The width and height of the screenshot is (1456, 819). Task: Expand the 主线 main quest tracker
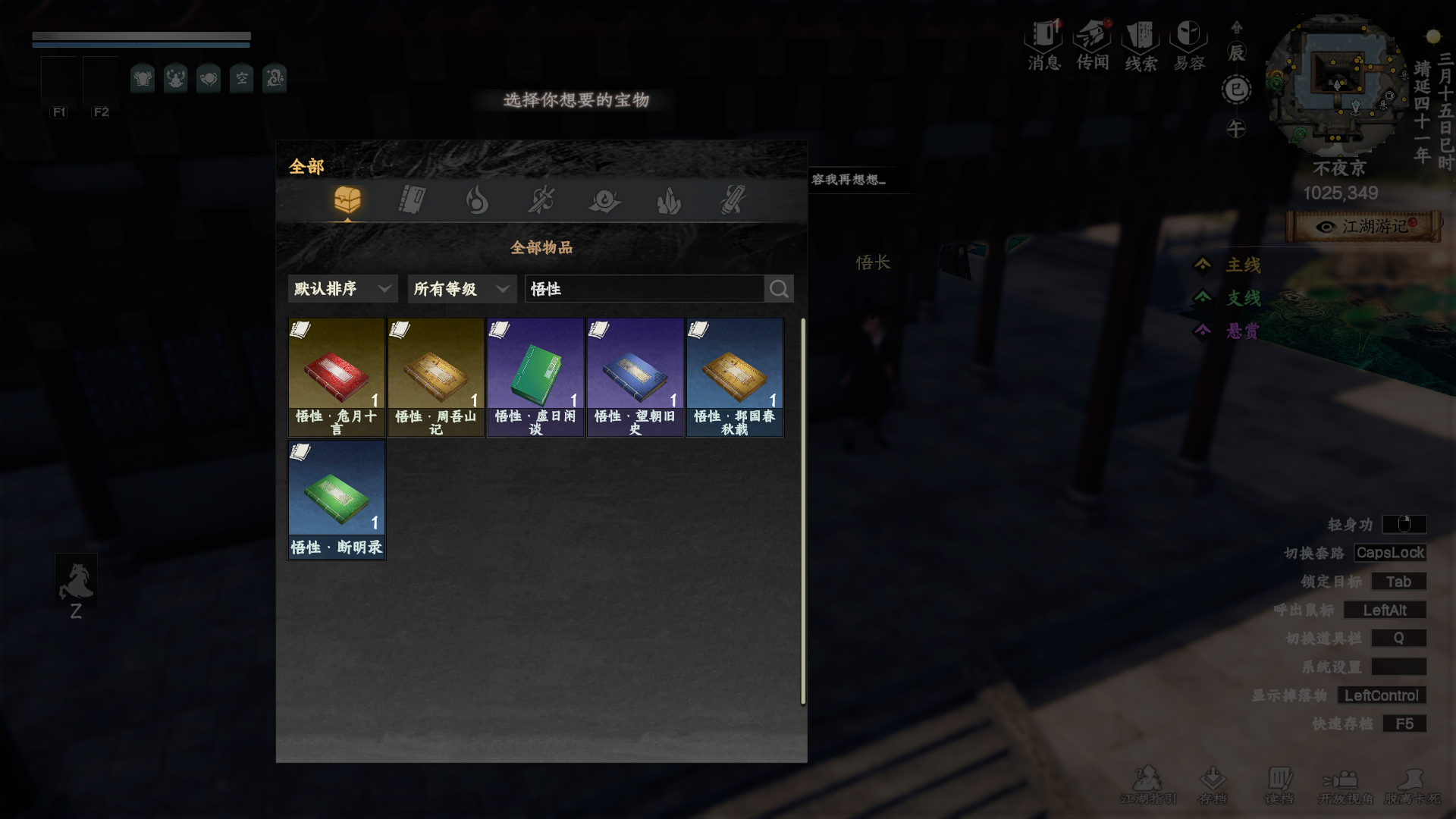(1243, 265)
